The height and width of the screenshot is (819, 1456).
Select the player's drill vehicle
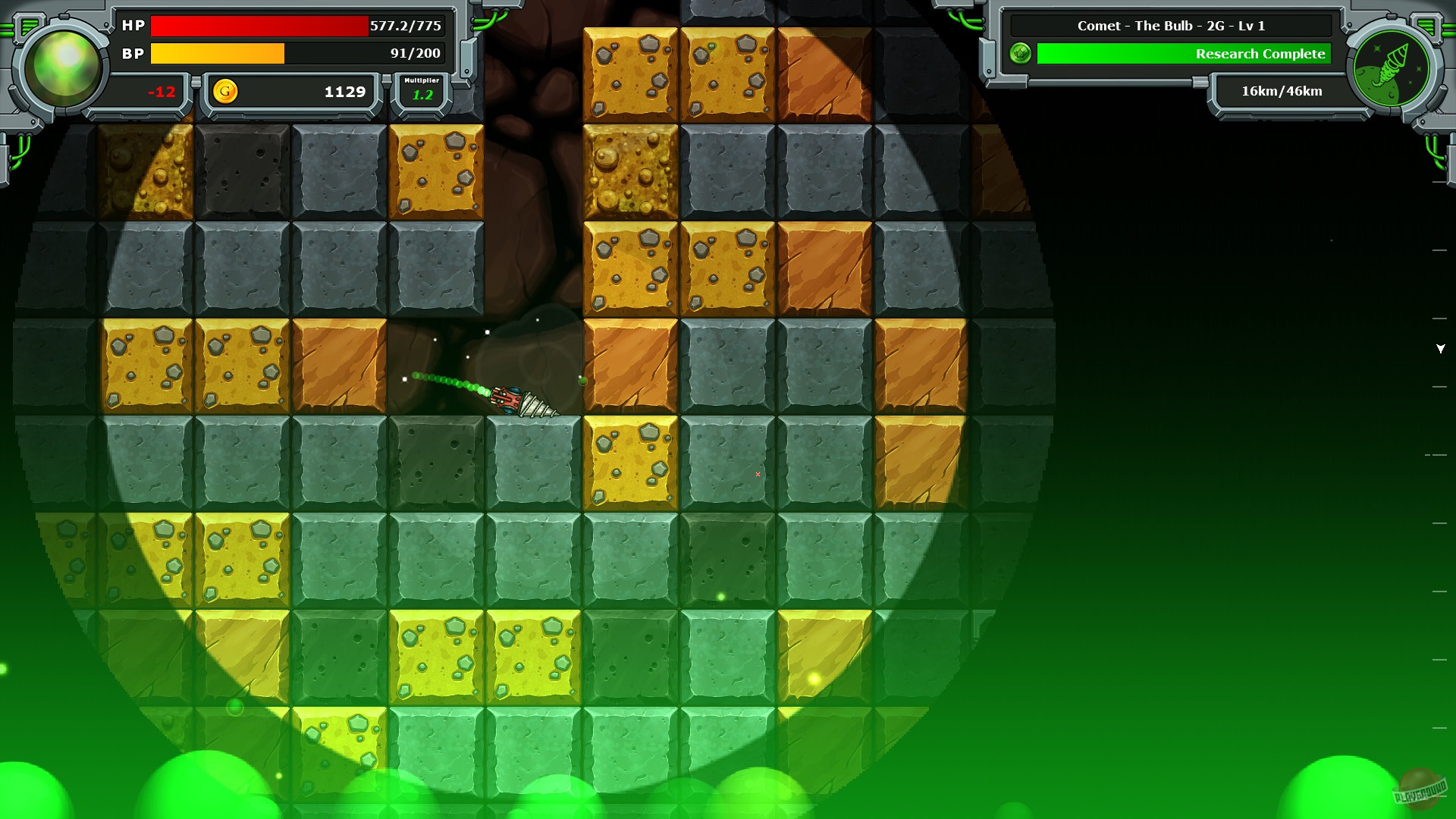523,398
